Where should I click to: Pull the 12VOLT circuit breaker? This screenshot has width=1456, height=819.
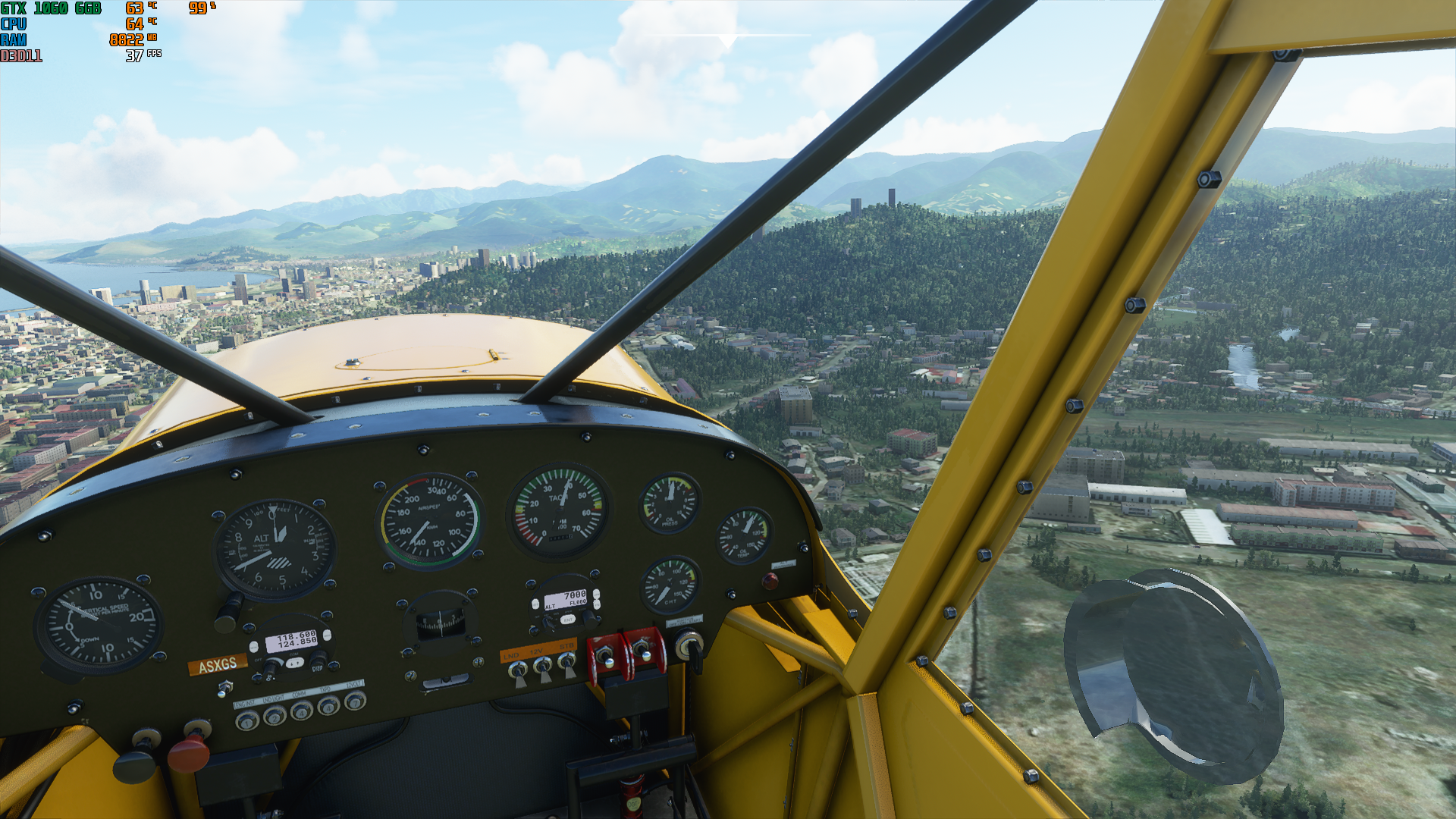[x=354, y=701]
